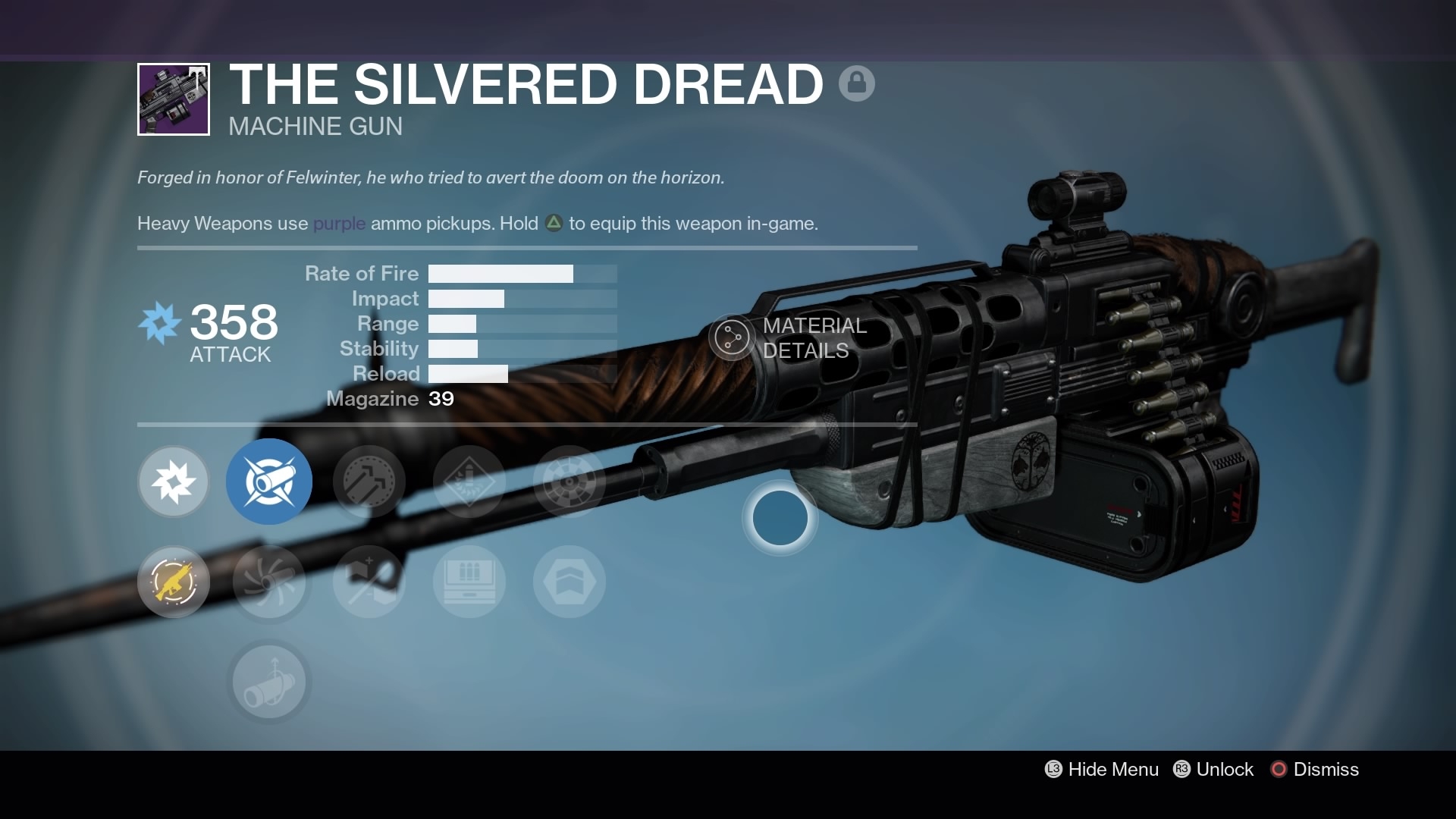Choose the double-arrow upgrade perk node
Screen dimensions: 1456x819
tap(369, 482)
